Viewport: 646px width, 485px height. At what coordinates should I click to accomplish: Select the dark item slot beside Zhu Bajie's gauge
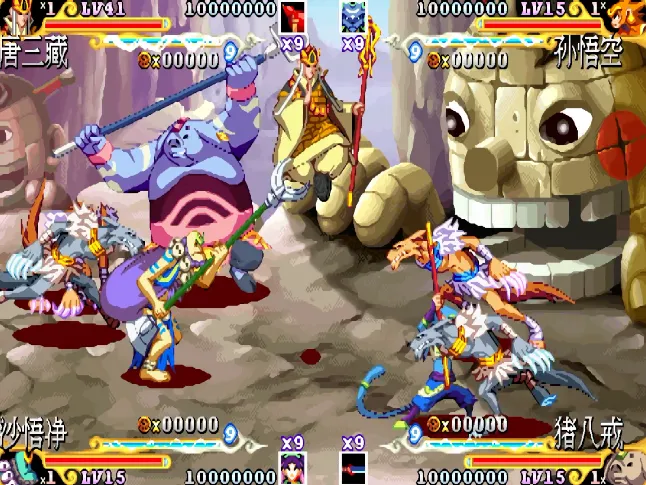tap(353, 468)
